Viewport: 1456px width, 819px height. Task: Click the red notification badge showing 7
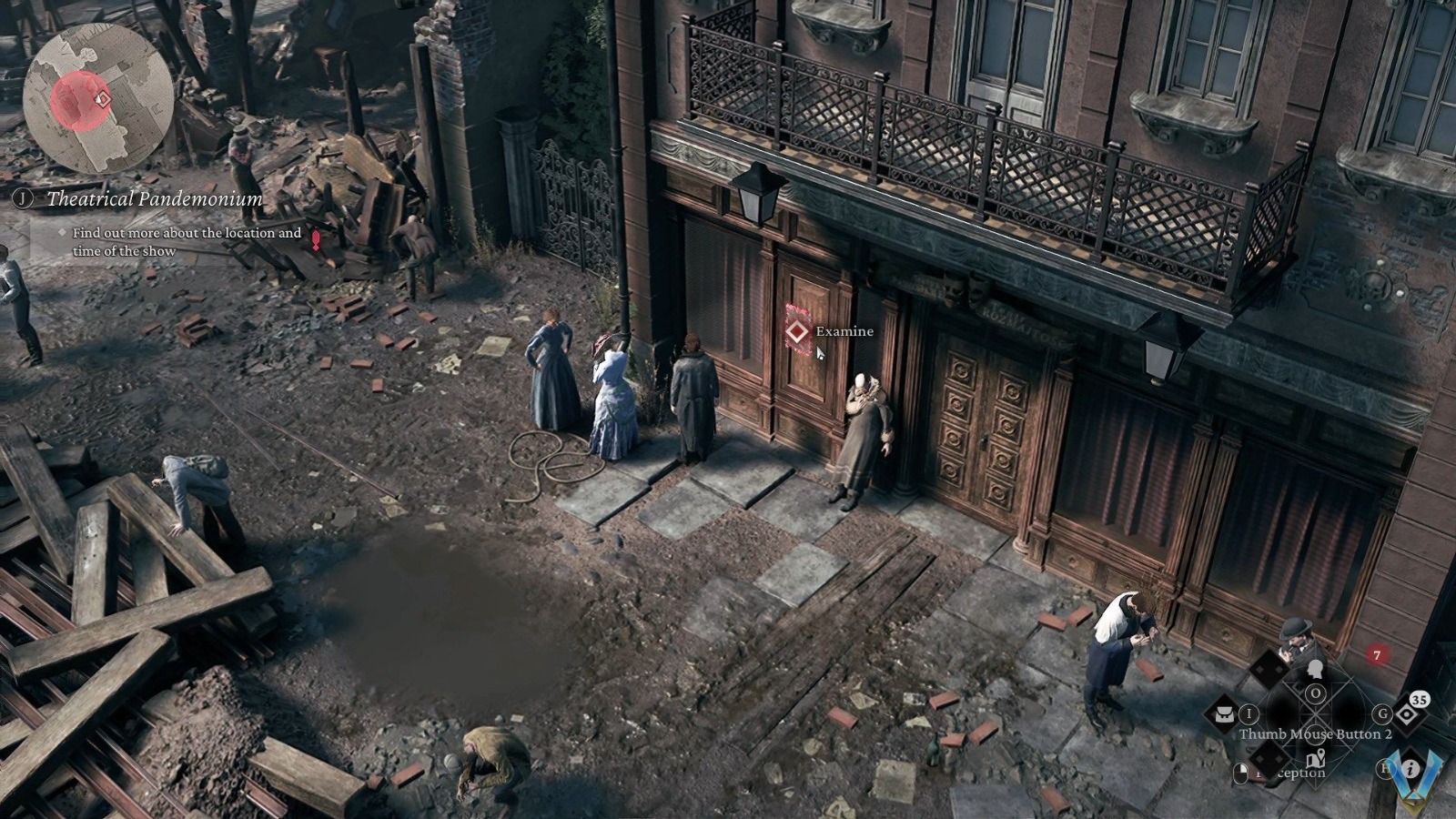coord(1377,654)
